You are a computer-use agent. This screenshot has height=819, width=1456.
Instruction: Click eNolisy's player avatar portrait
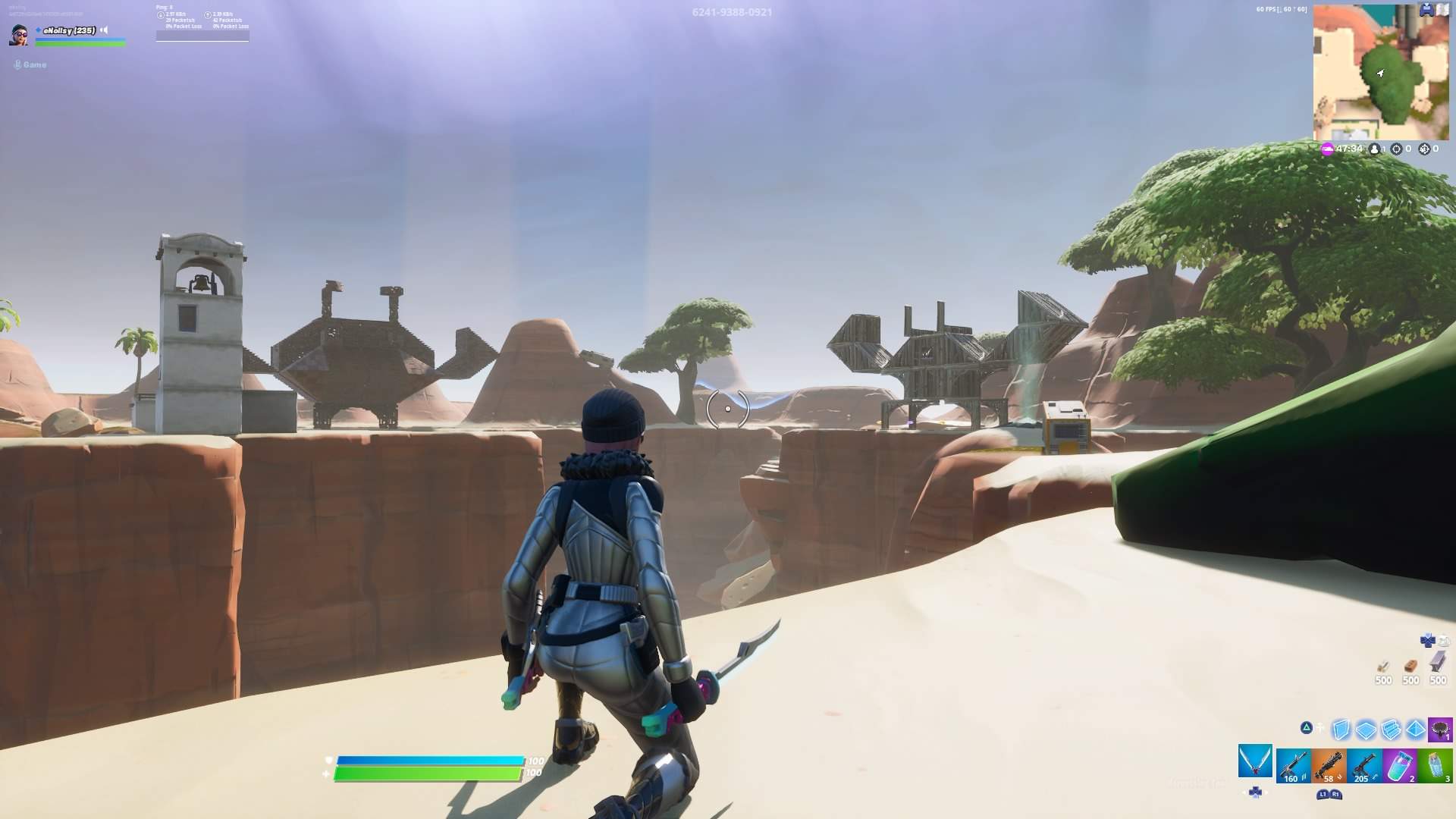(19, 34)
